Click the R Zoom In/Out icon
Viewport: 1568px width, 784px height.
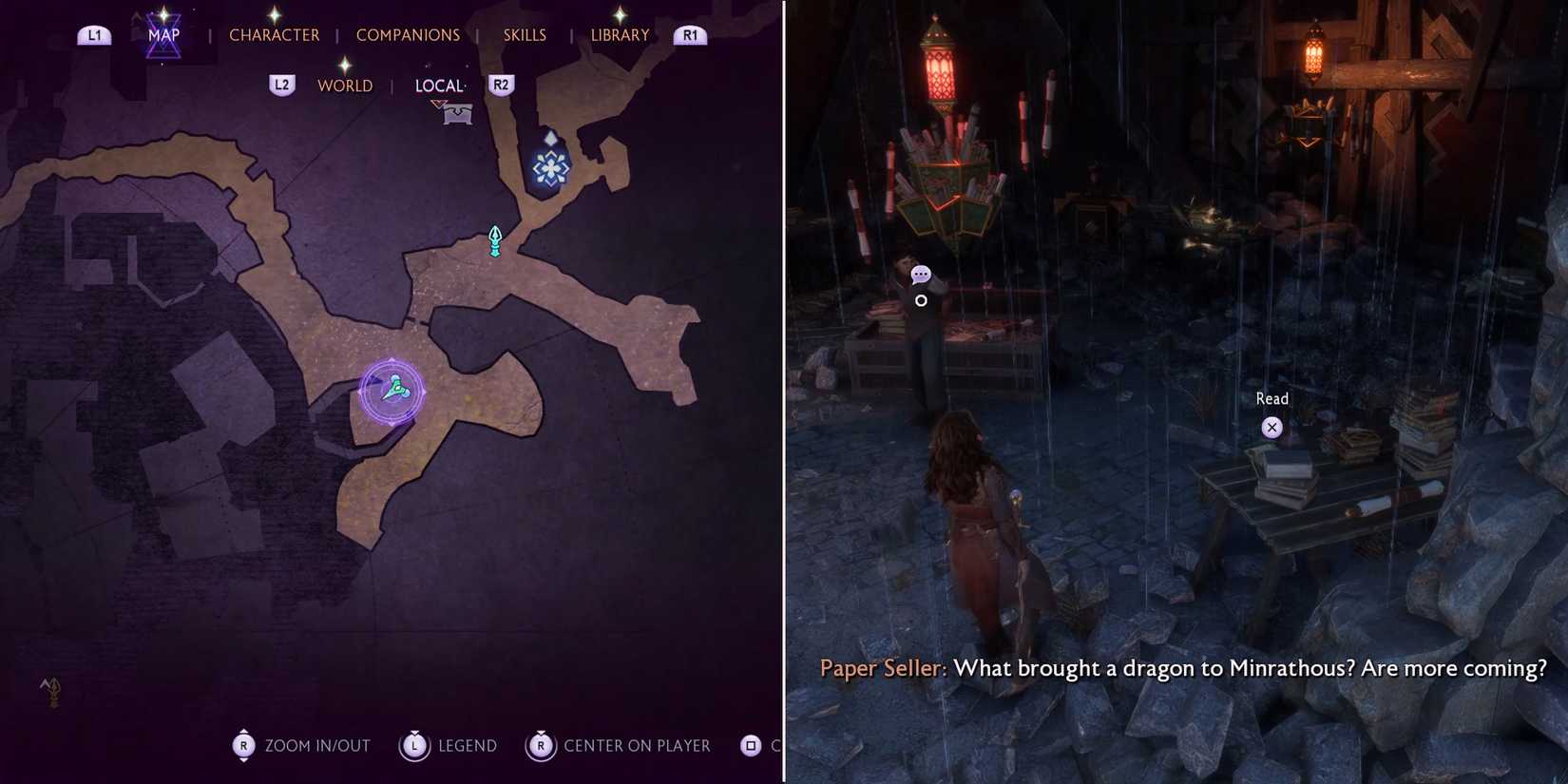[x=242, y=746]
